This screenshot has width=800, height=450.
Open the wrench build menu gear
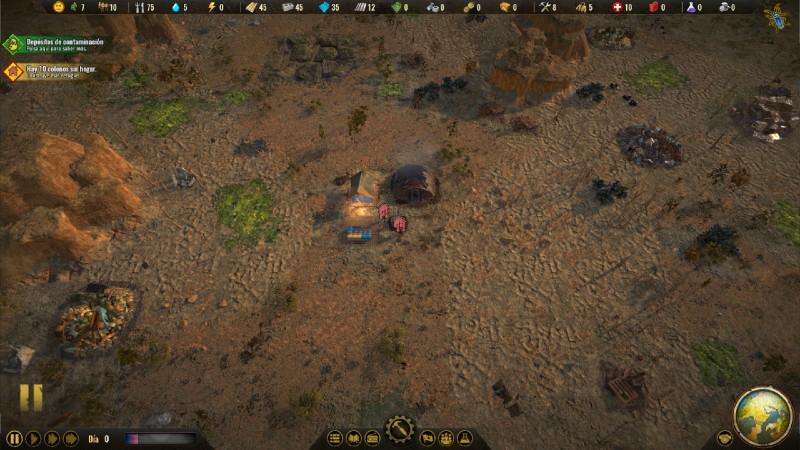coord(400,430)
